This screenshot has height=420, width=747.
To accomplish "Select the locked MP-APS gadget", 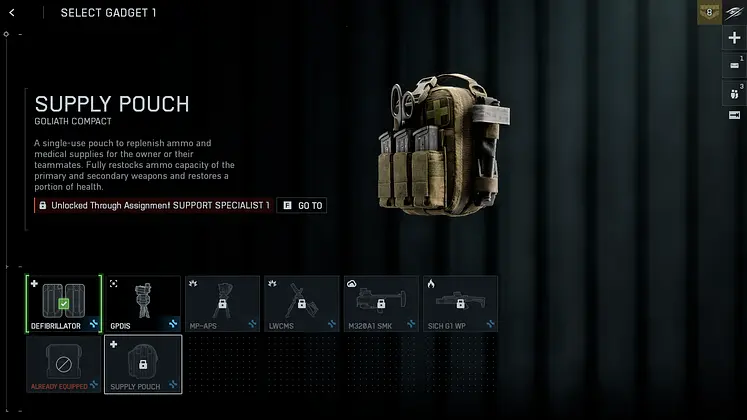I will pyautogui.click(x=222, y=304).
